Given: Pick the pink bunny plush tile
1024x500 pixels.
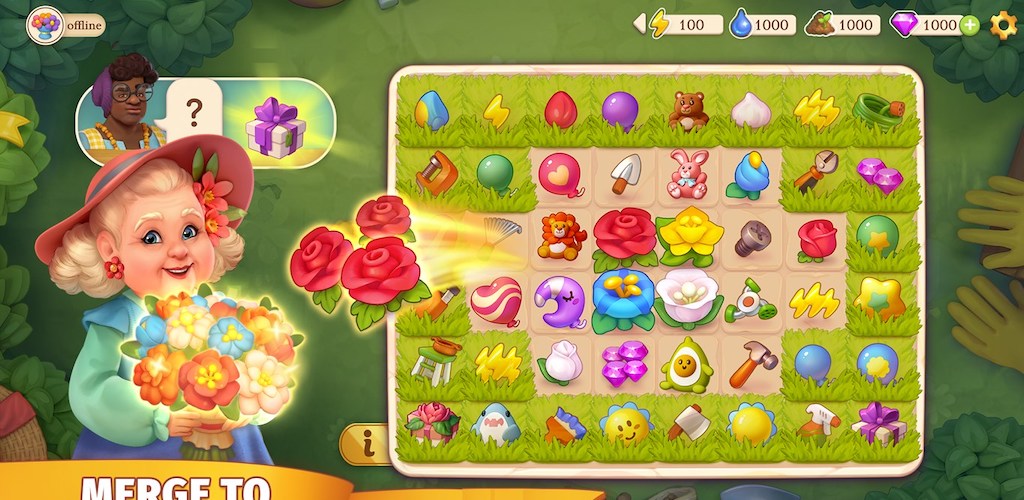Looking at the screenshot, I should click(x=688, y=173).
